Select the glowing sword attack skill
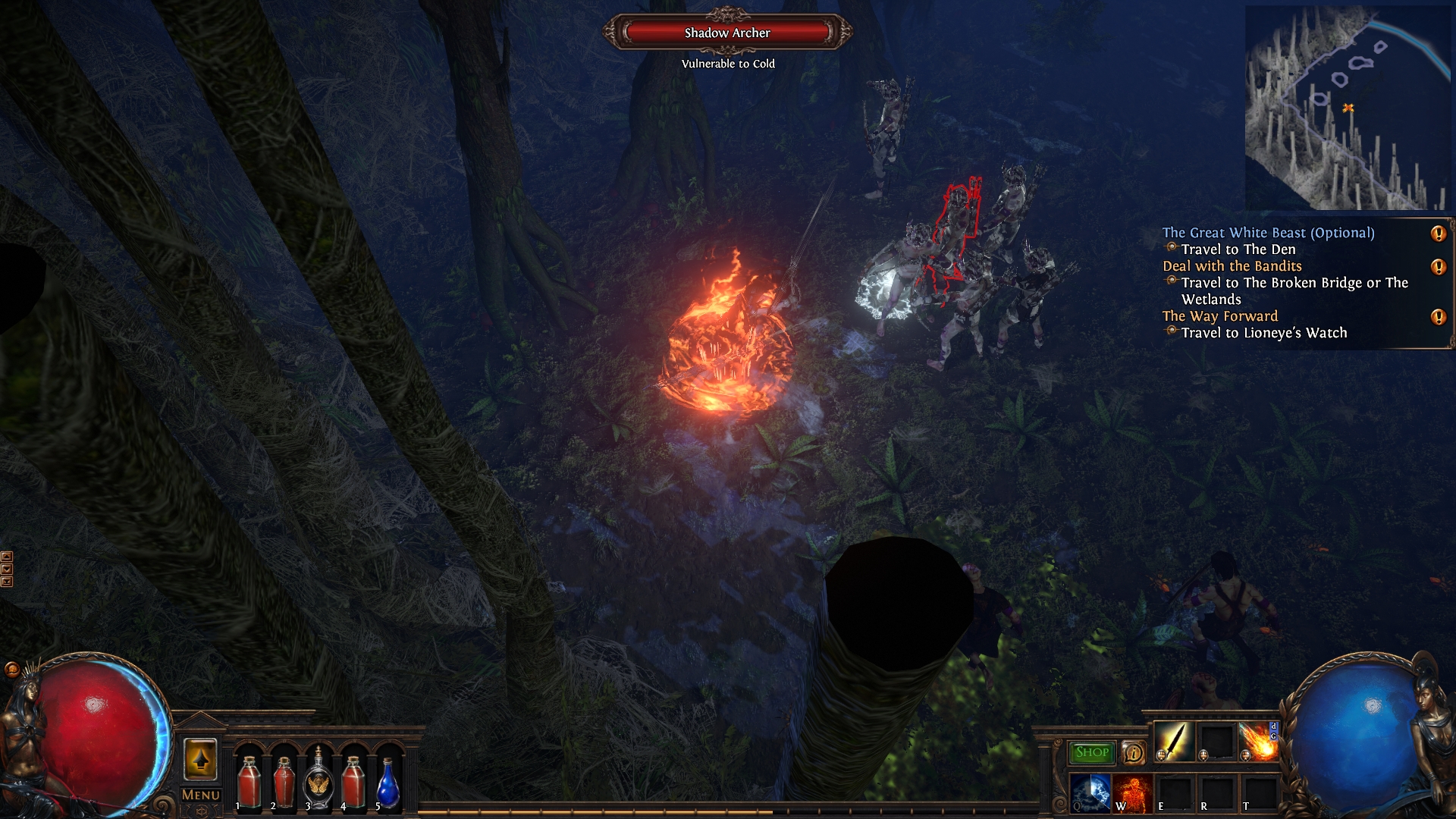1456x819 pixels. pos(1173,741)
